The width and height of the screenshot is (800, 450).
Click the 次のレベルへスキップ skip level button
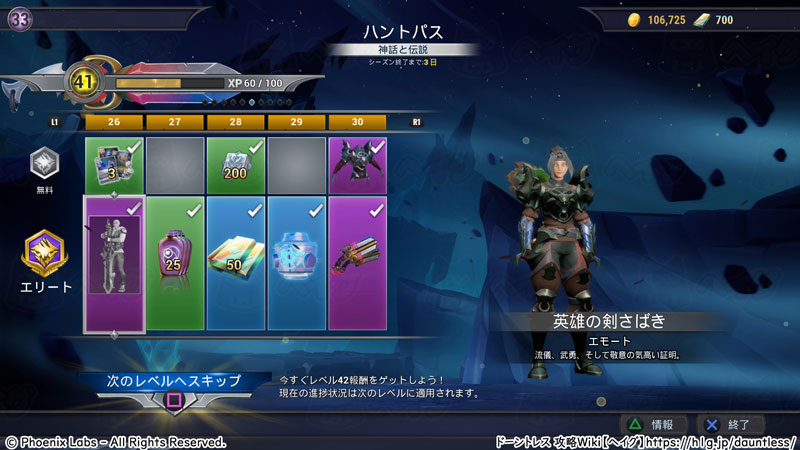[x=175, y=382]
